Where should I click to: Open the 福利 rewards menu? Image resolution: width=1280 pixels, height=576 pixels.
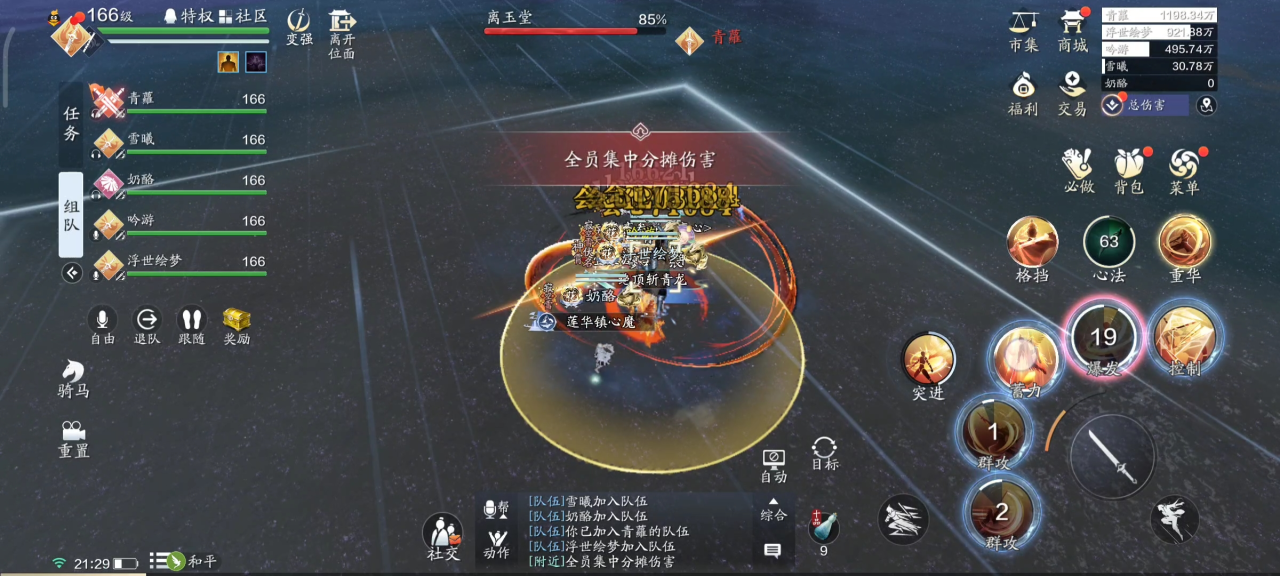pos(1023,92)
